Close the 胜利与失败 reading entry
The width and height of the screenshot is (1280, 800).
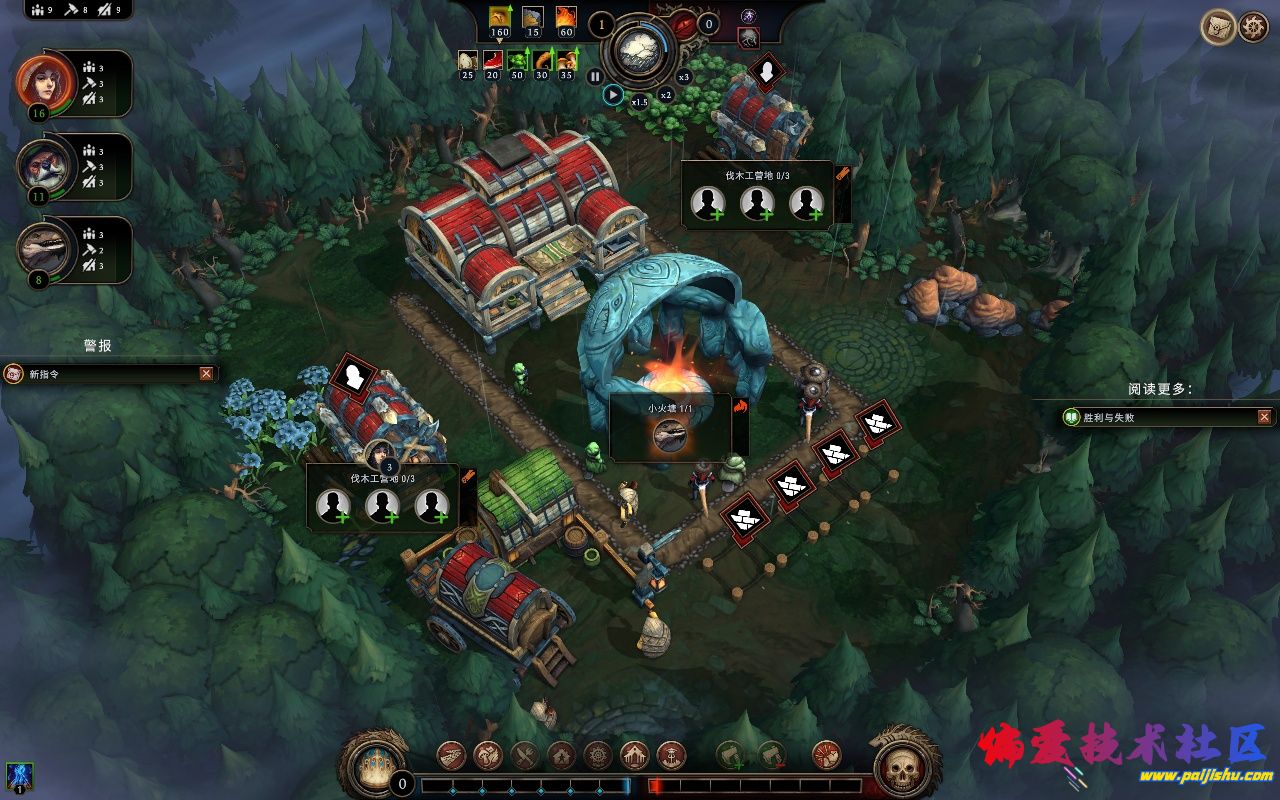pos(1264,417)
